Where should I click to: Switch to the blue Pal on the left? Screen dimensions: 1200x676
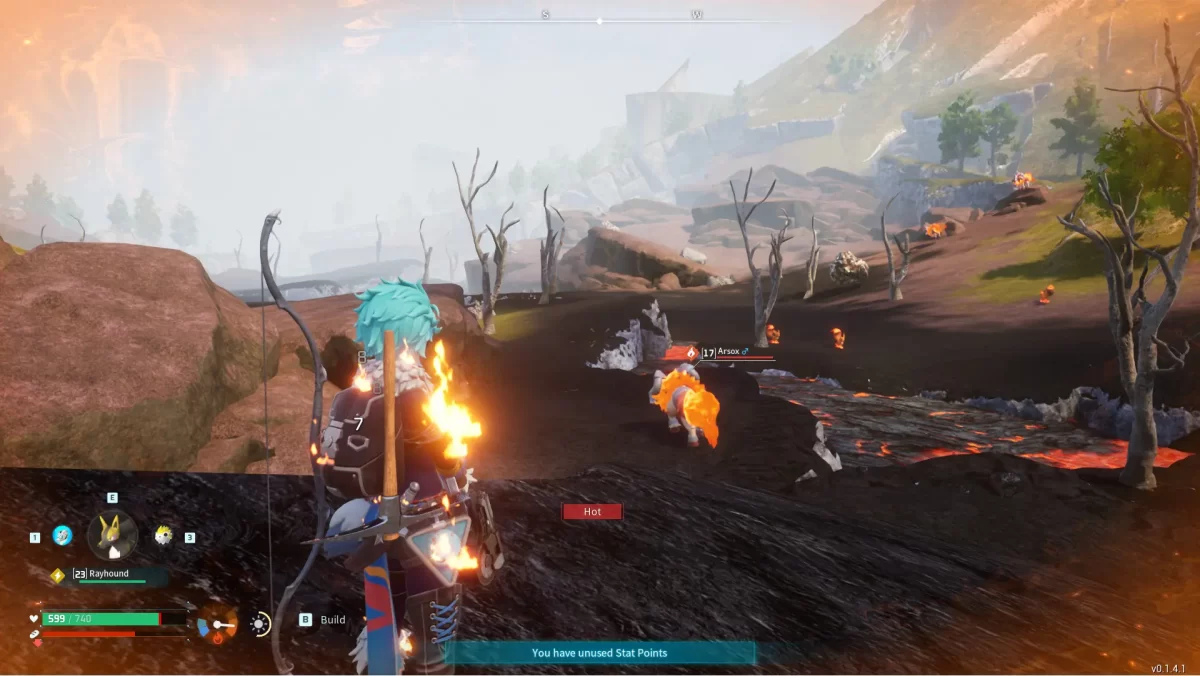coord(62,536)
